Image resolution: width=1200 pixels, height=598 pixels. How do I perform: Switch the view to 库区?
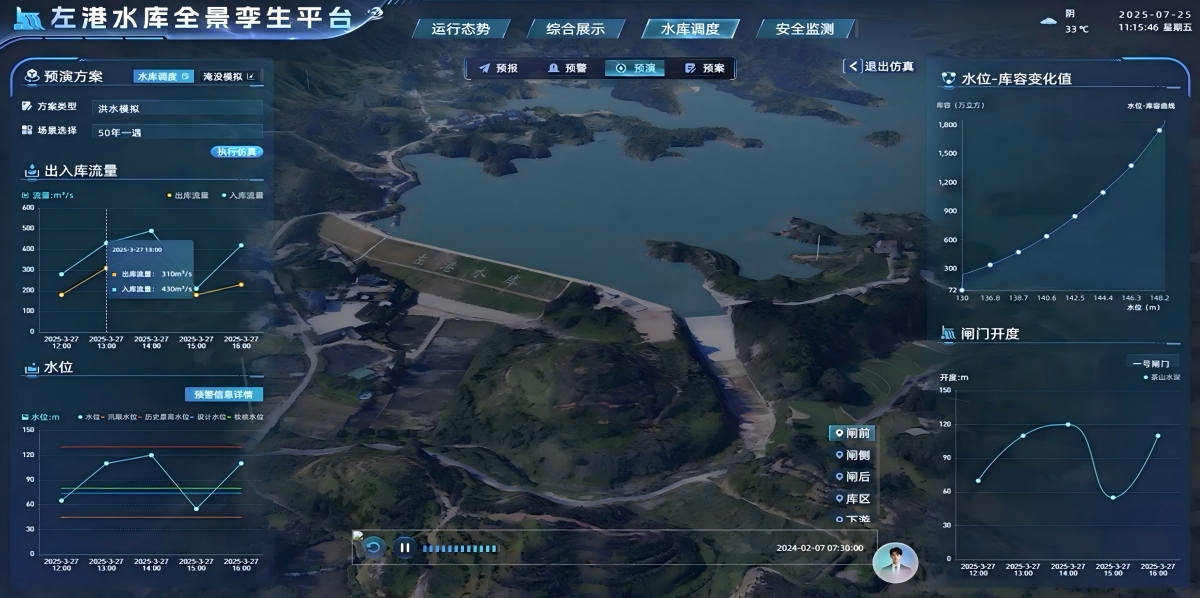coord(852,498)
